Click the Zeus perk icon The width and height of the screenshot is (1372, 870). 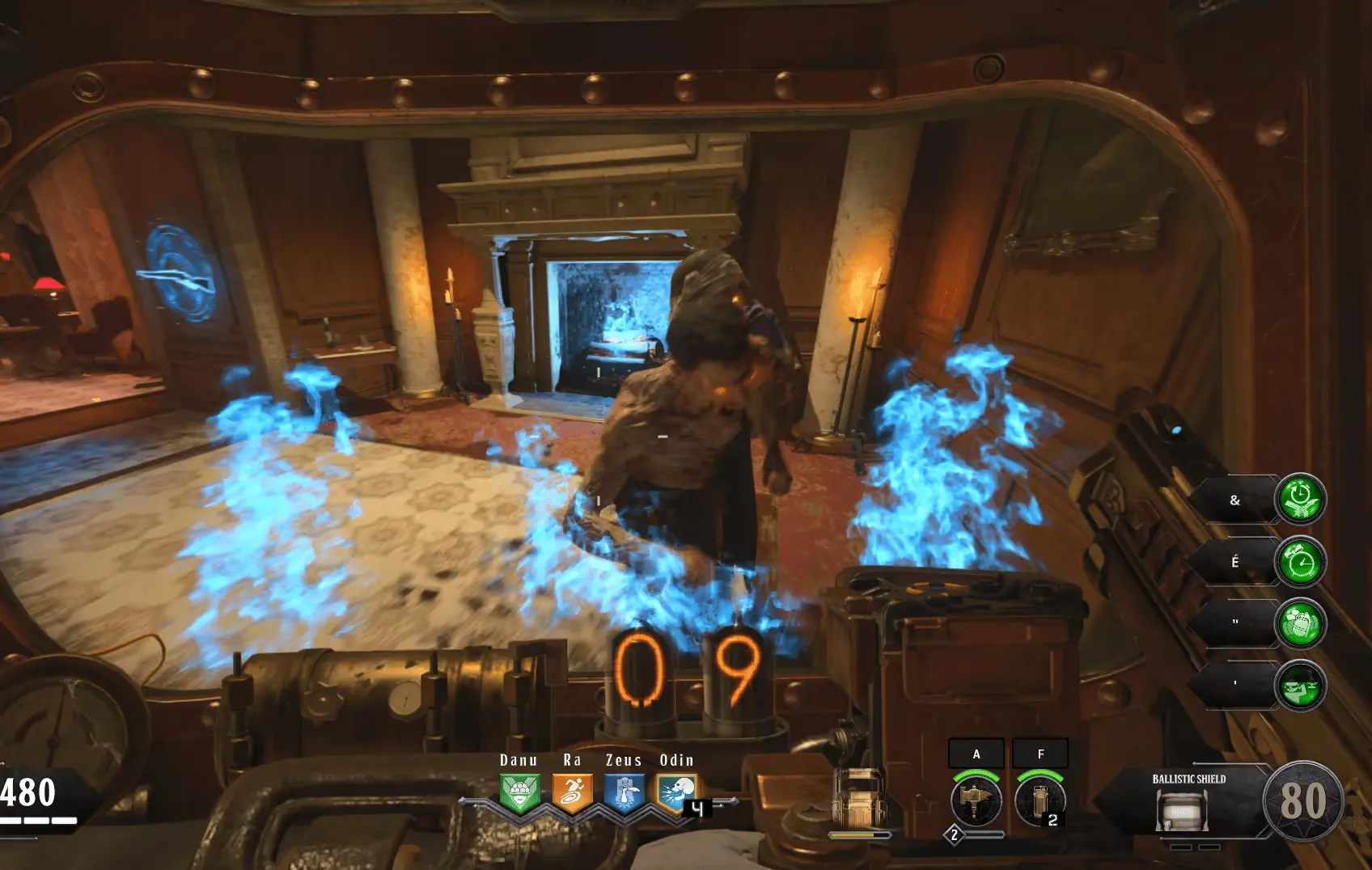pos(625,792)
